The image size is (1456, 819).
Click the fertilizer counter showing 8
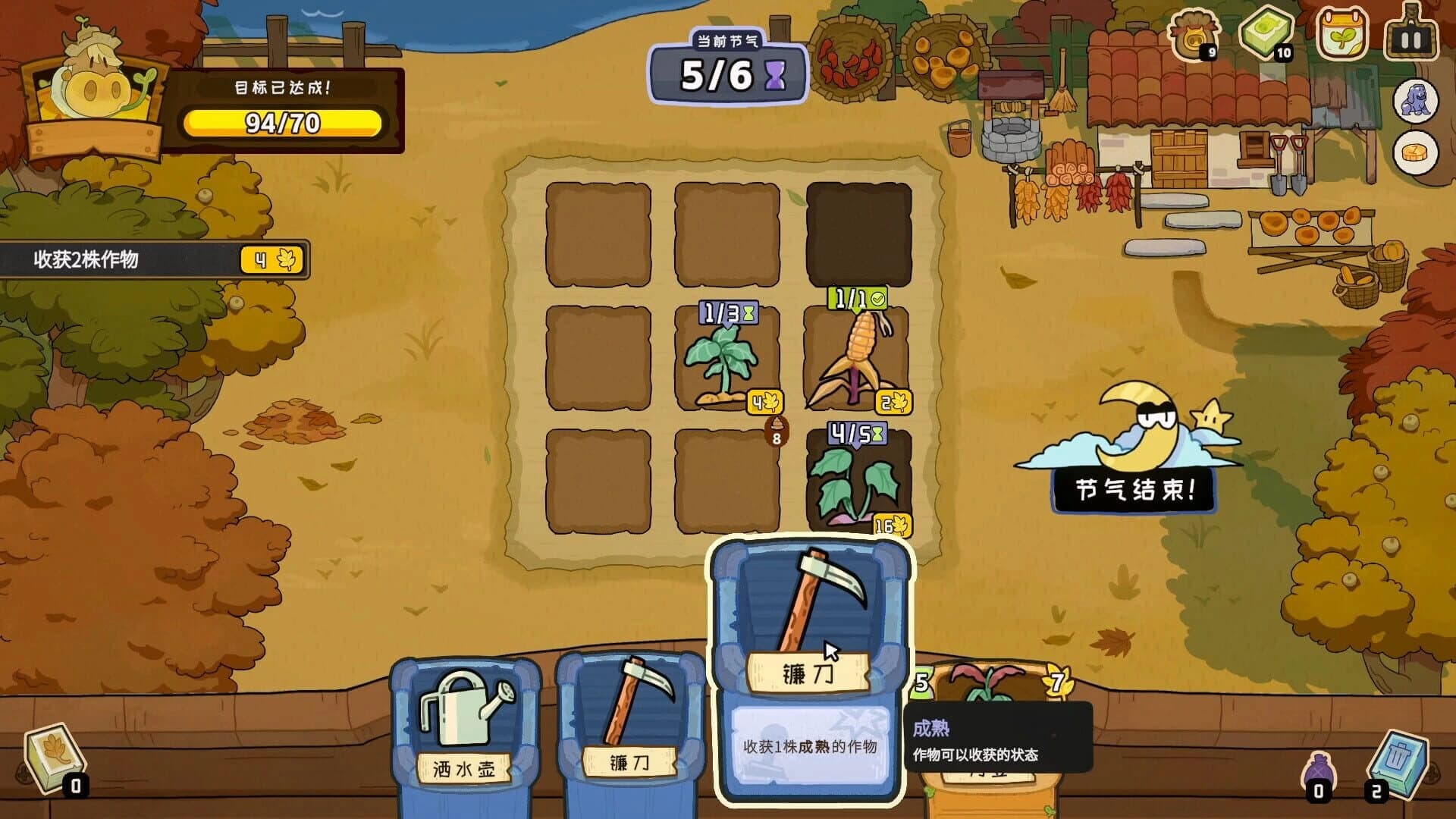click(x=776, y=432)
